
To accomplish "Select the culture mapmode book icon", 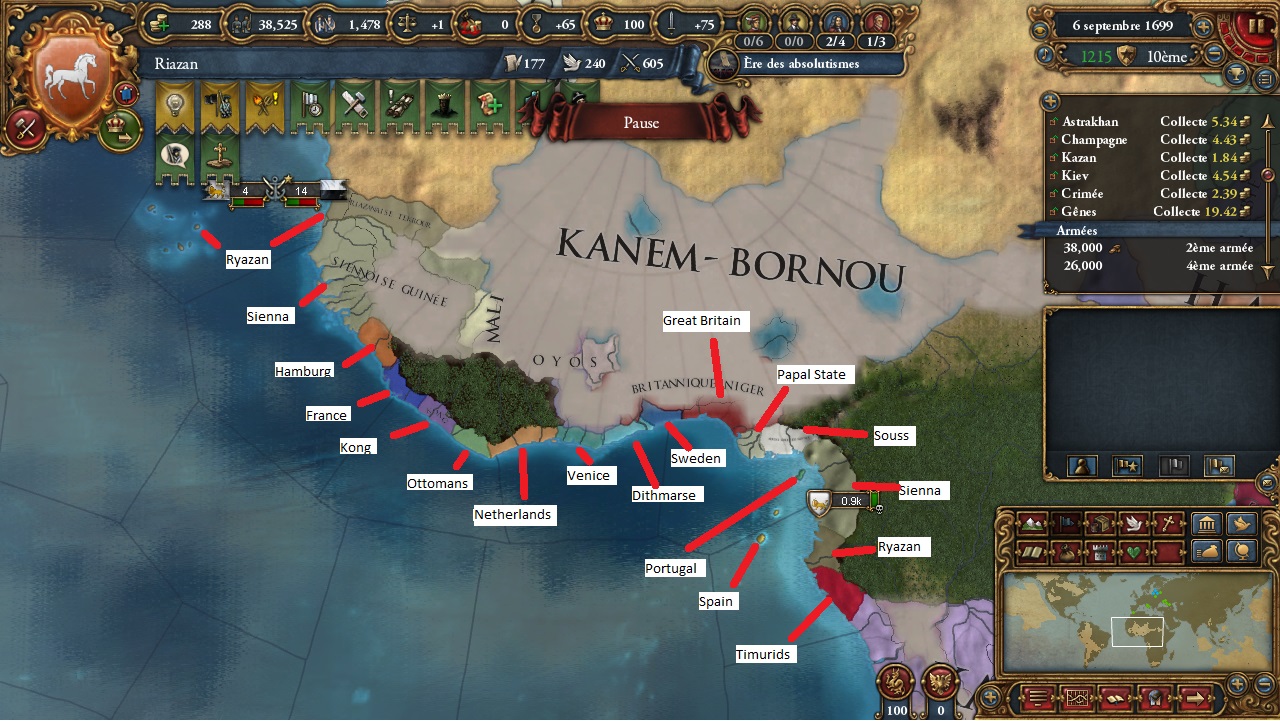I will 1033,551.
